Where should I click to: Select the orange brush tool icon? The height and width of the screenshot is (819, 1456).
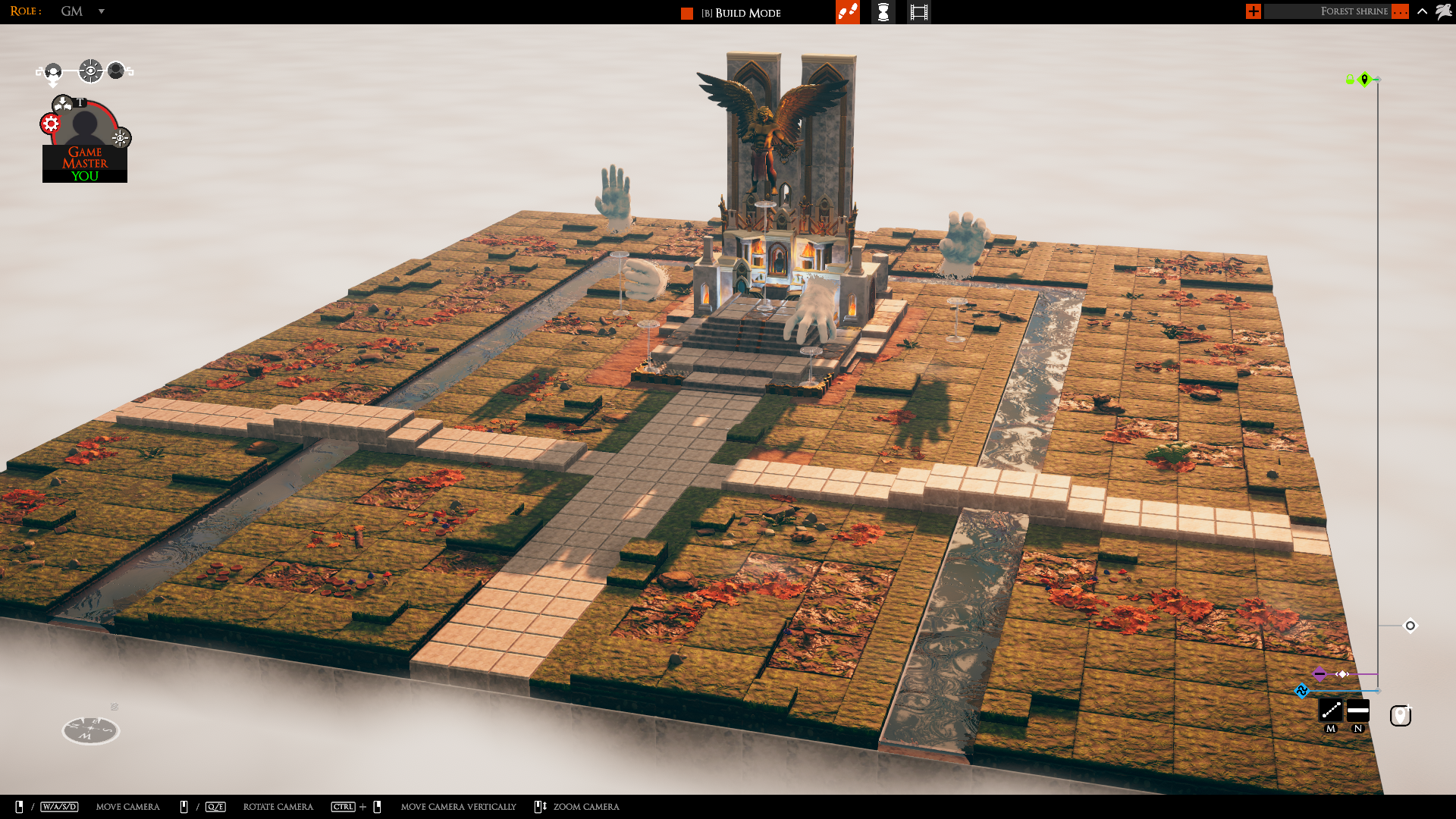847,12
